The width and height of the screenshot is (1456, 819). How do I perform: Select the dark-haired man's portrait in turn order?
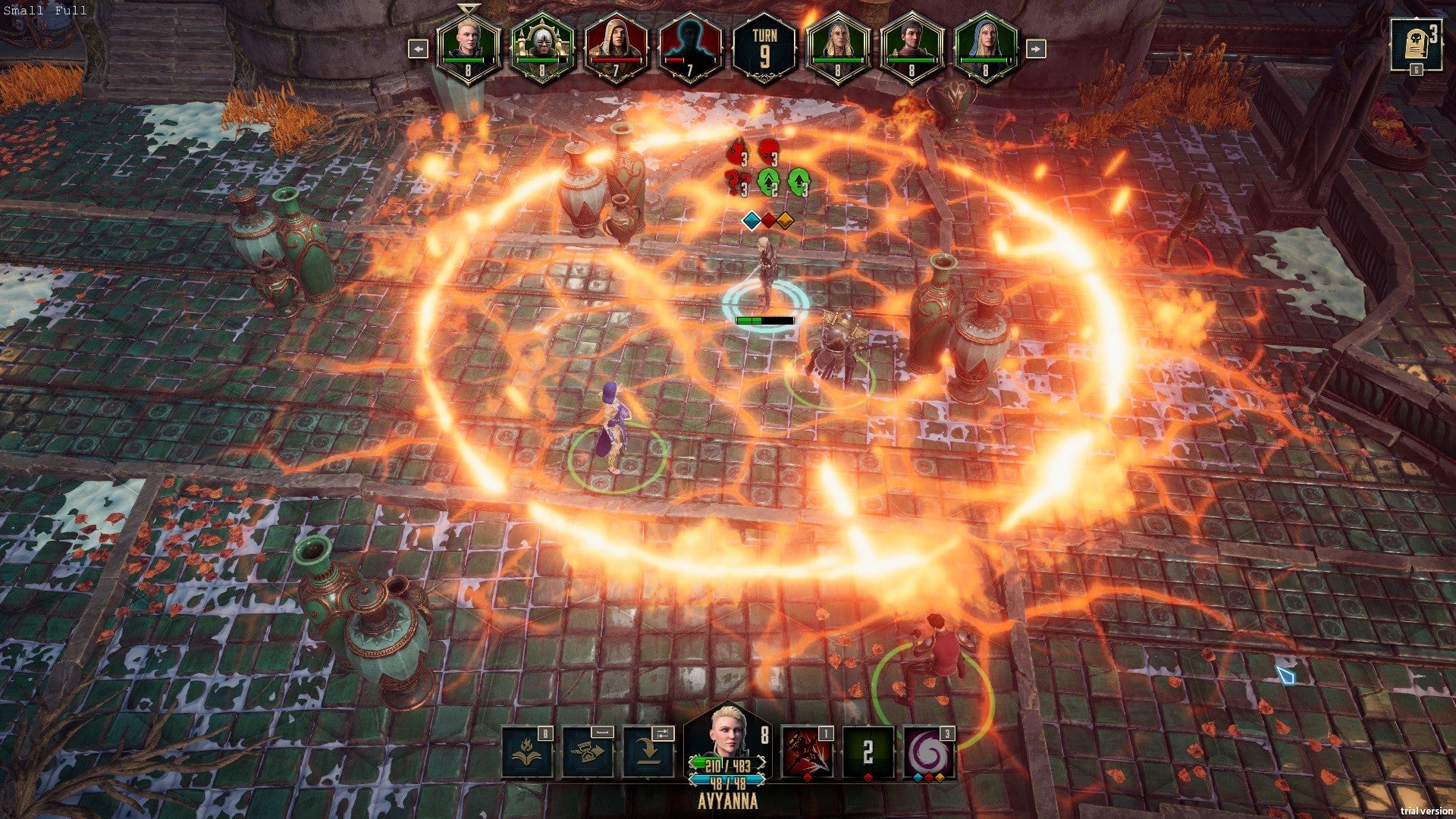click(912, 47)
